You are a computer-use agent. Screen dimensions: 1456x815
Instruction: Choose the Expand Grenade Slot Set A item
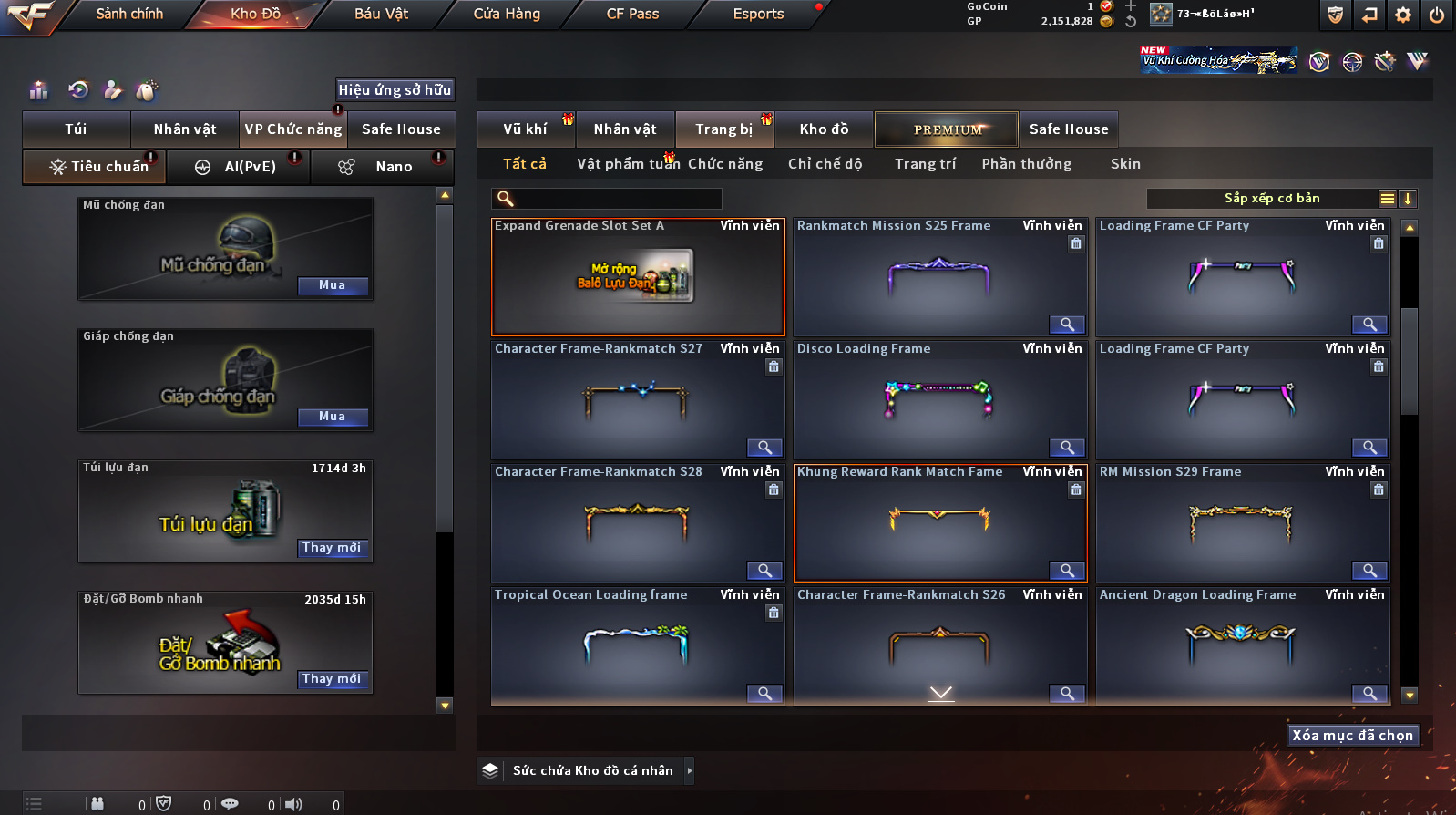pos(637,278)
